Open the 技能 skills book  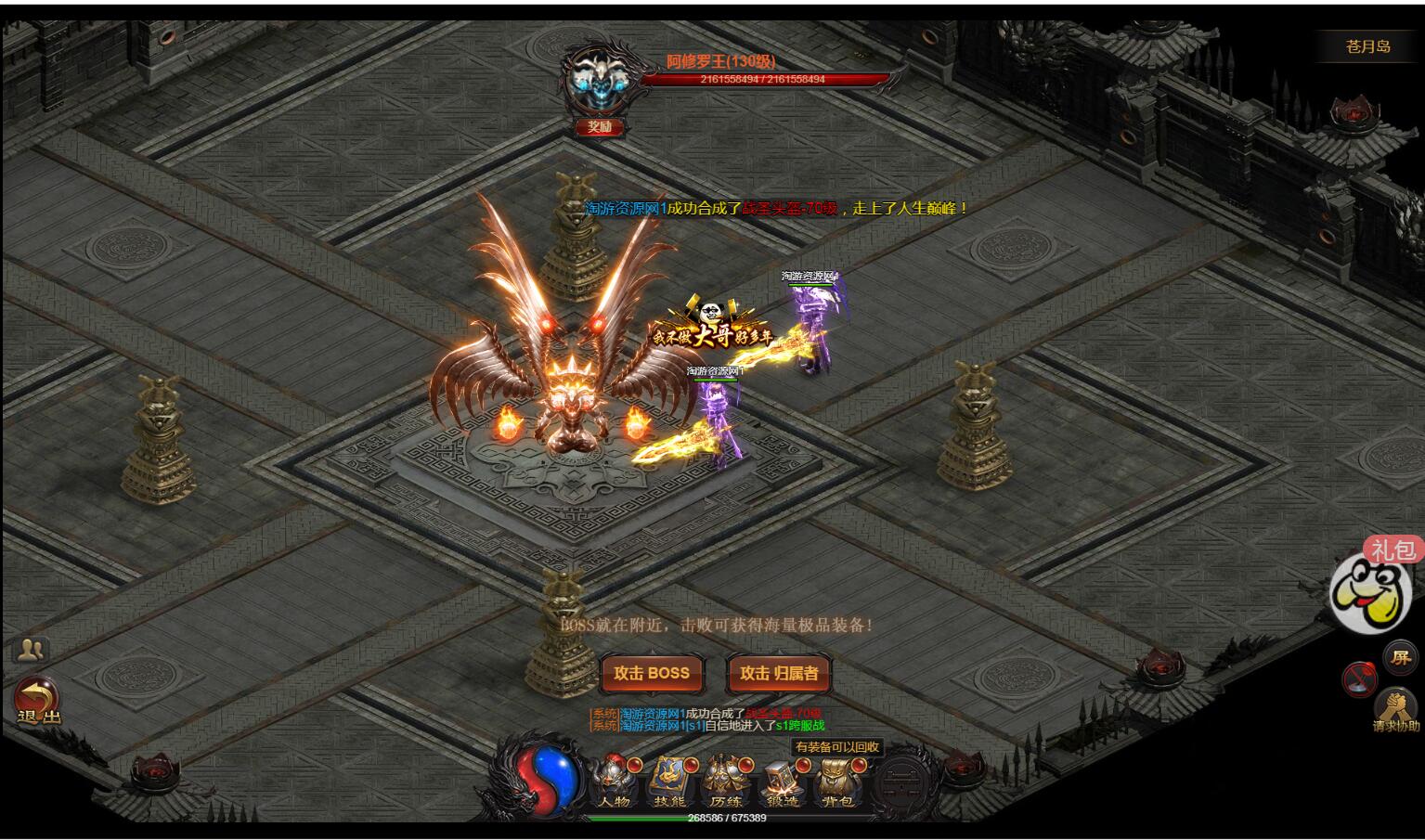coord(668,782)
